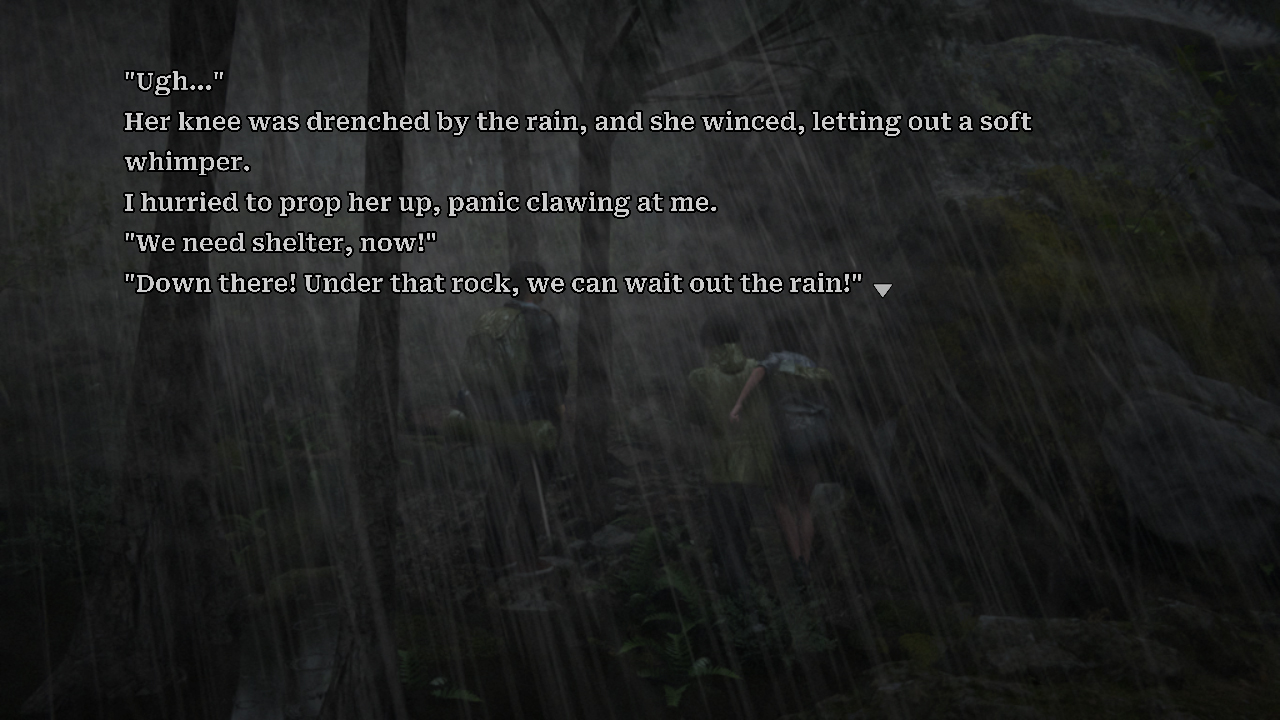Click the advance-text triangle indicator
The image size is (1280, 720).
click(x=883, y=290)
